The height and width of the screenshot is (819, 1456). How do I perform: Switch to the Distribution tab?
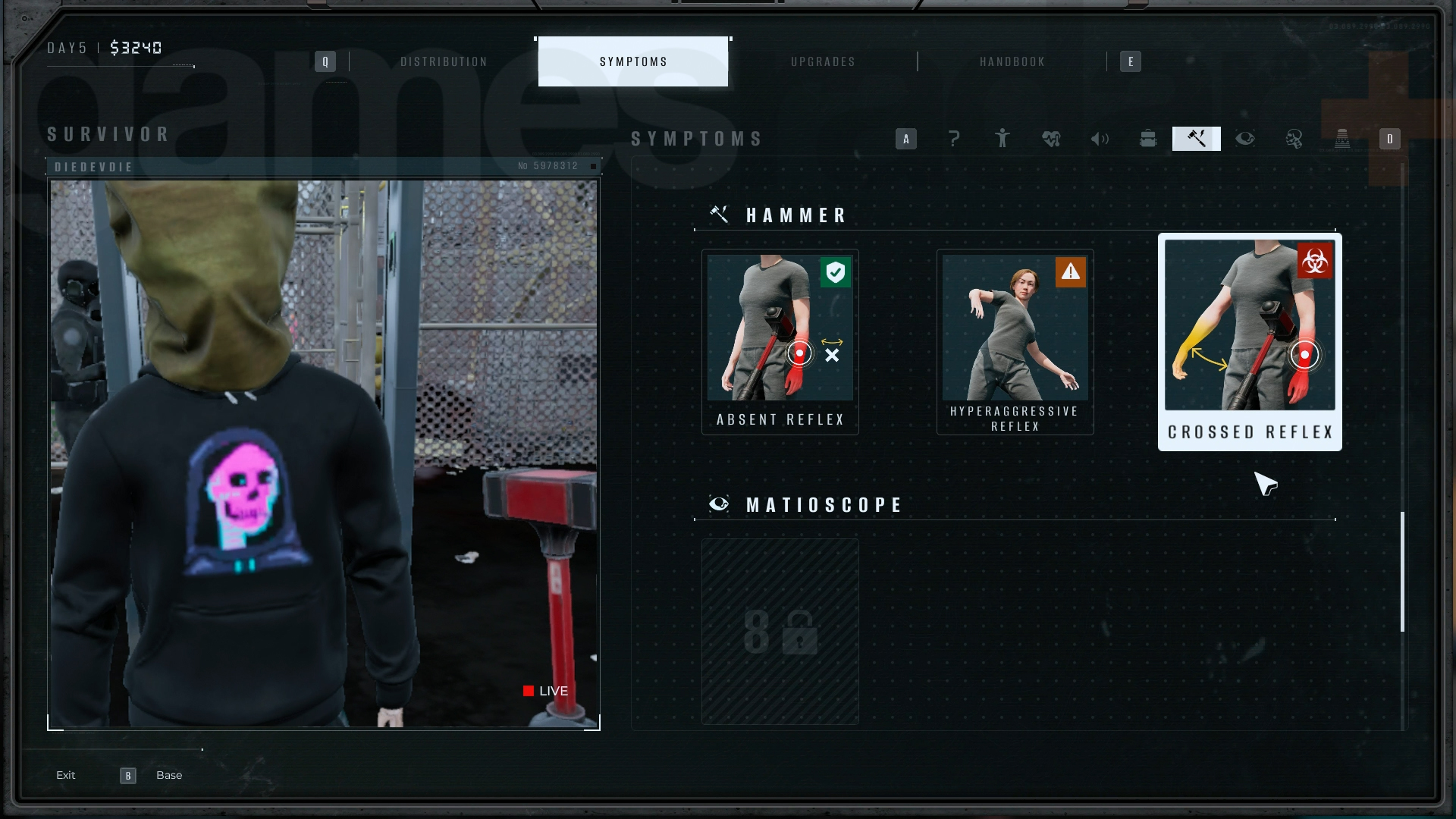click(x=444, y=61)
